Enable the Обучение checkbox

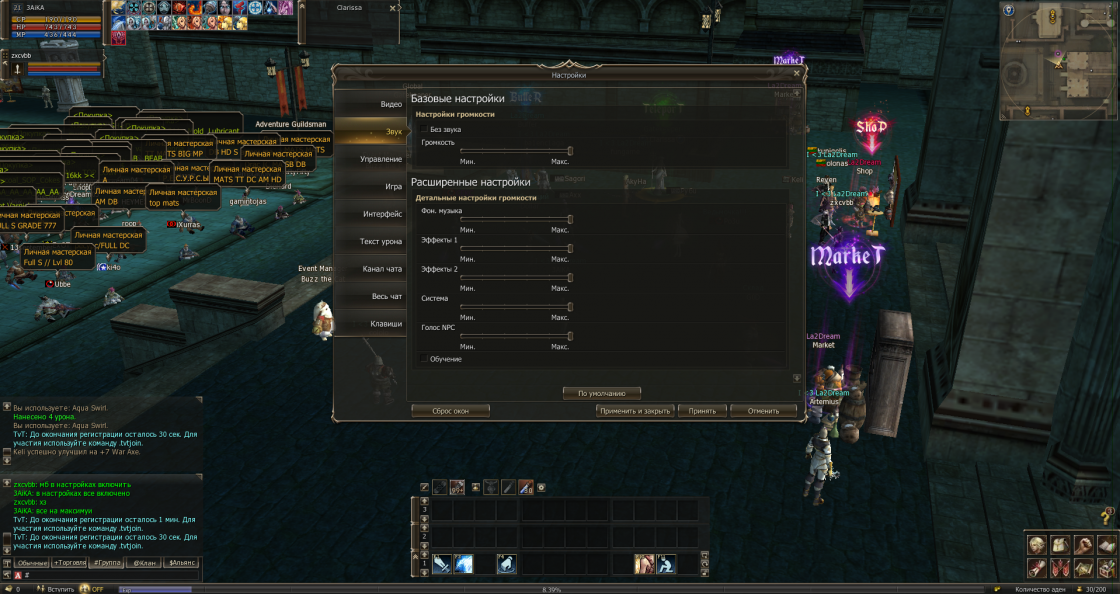coord(424,359)
